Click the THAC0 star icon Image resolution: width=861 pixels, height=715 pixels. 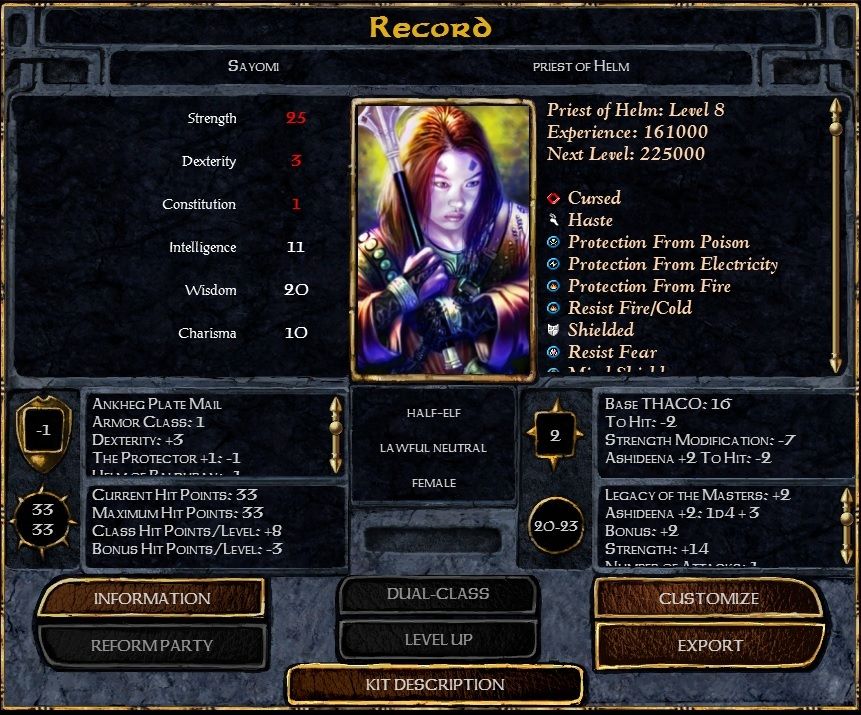pyautogui.click(x=555, y=435)
